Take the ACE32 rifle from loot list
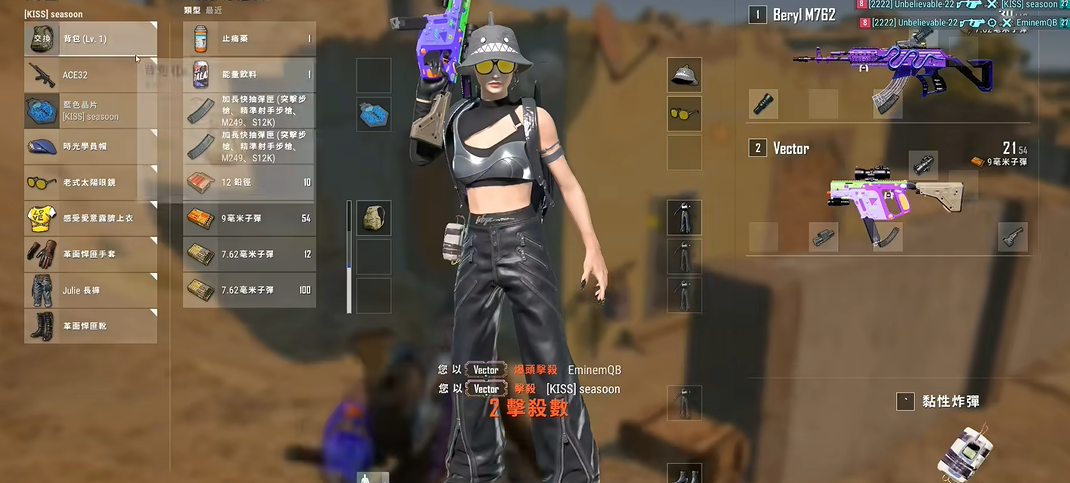Image resolution: width=1070 pixels, height=483 pixels. [90, 74]
